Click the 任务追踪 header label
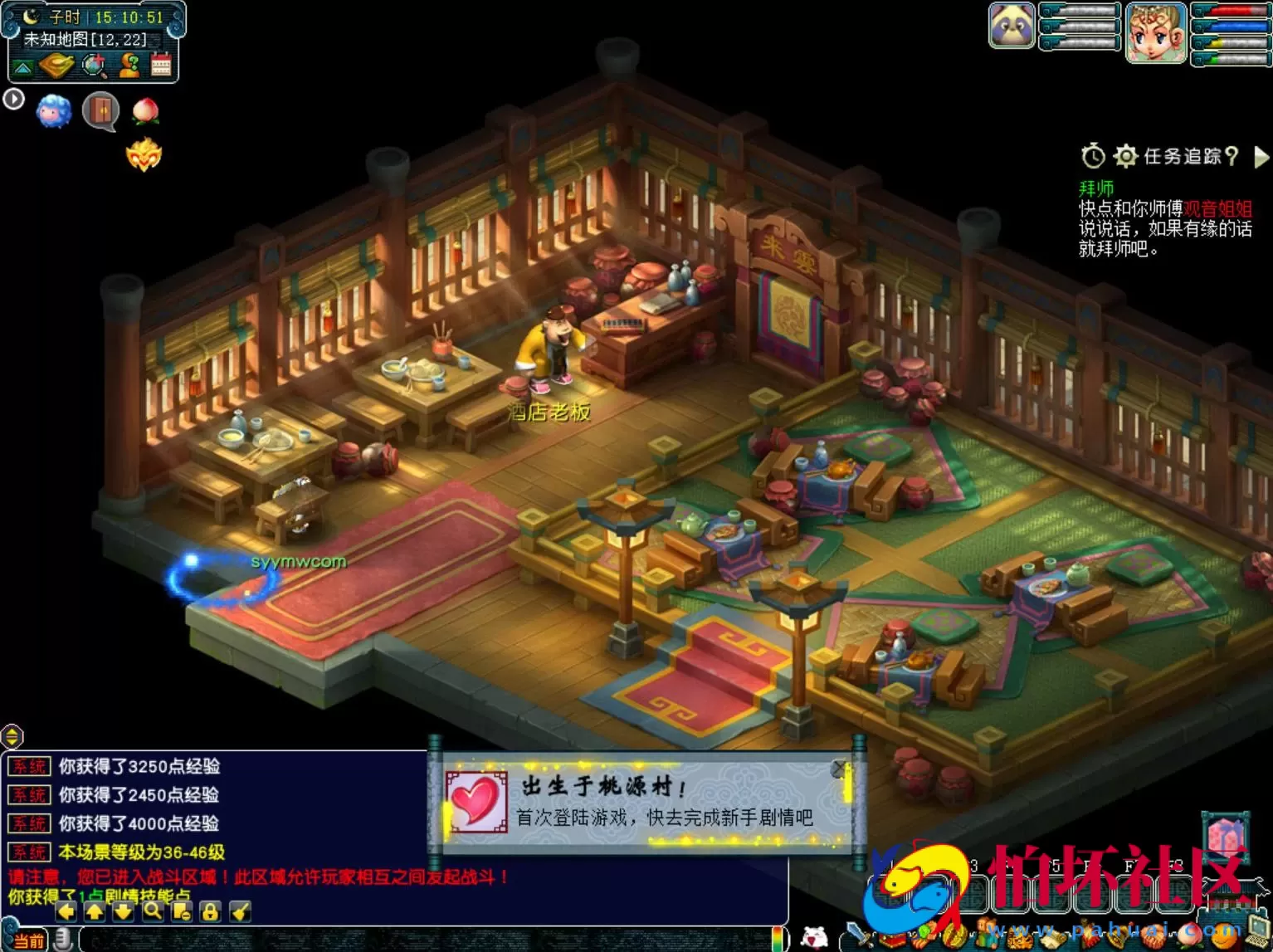The height and width of the screenshot is (952, 1273). (x=1184, y=157)
